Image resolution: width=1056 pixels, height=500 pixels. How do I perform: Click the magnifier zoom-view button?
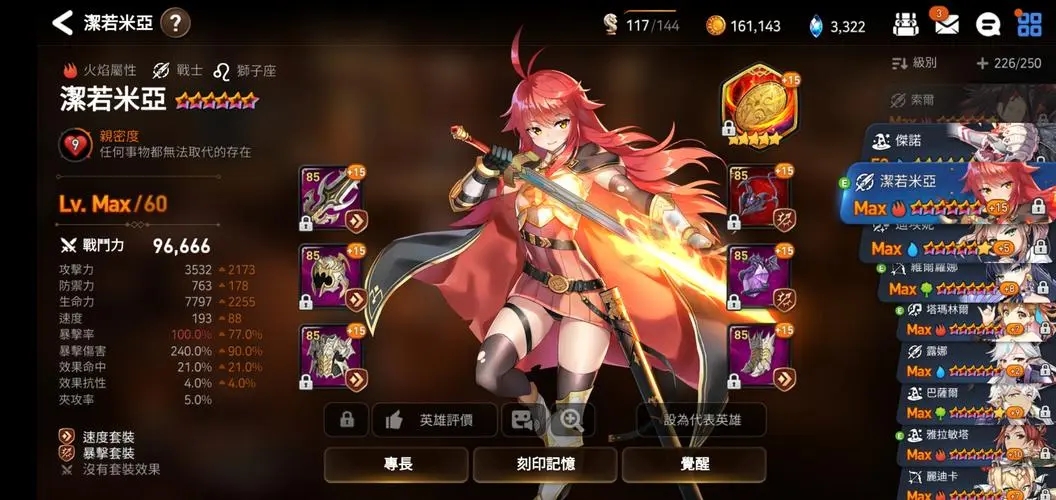coord(572,420)
